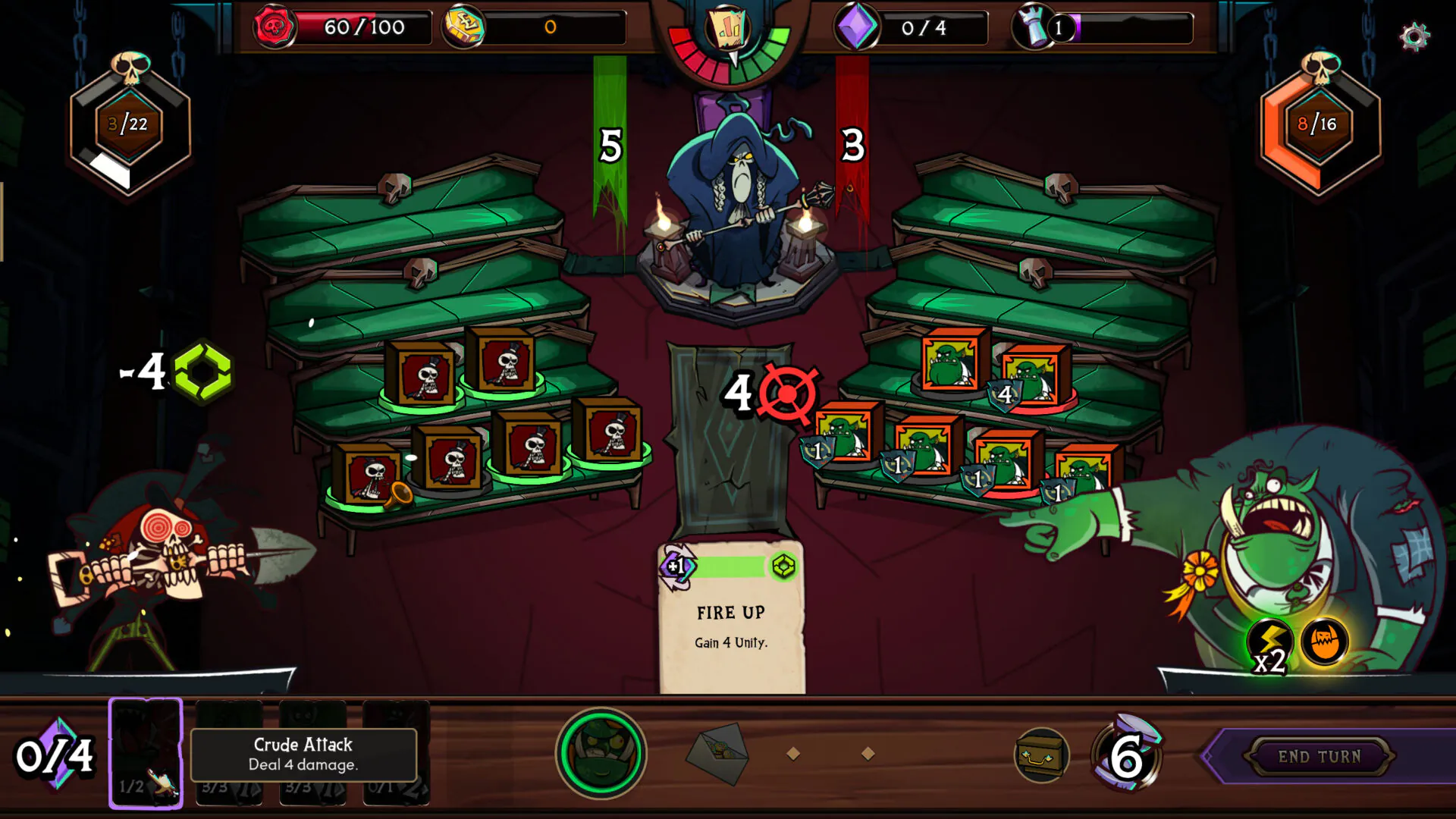Open the scroll chart at top center
Image resolution: width=1456 pixels, height=819 pixels.
coord(729,30)
